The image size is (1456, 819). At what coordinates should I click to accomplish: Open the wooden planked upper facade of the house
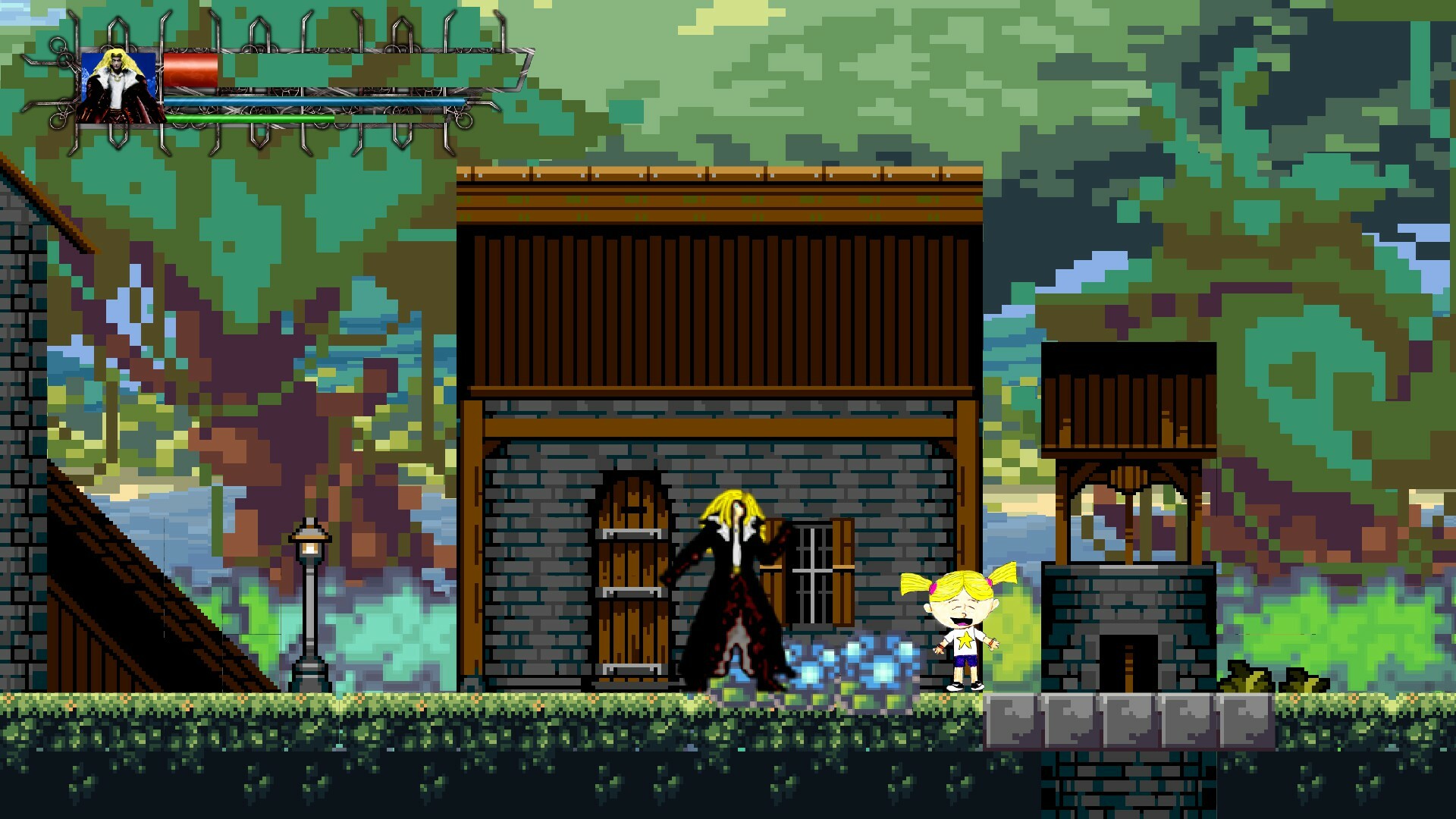(x=720, y=303)
